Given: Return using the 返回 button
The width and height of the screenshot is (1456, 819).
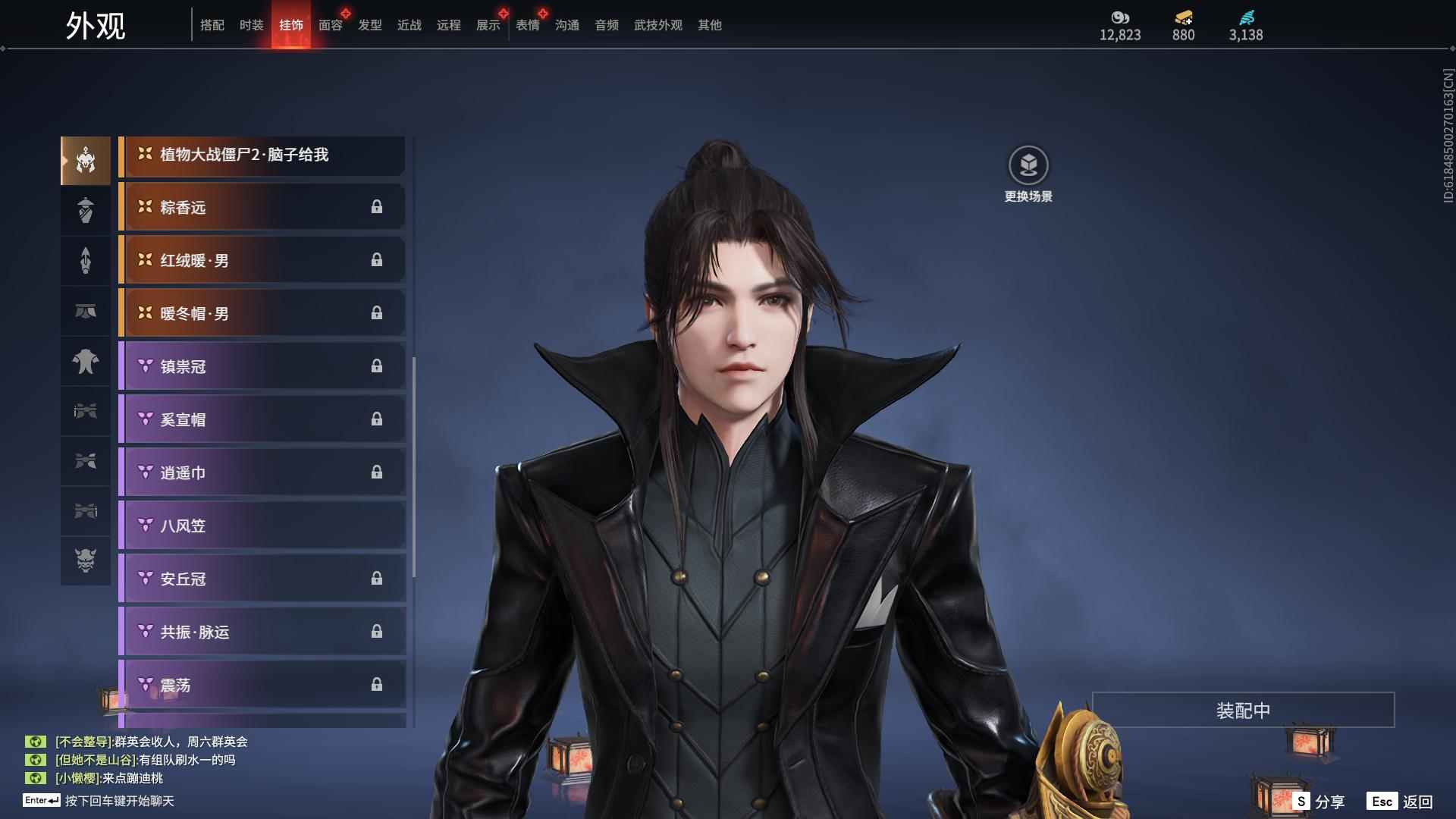Looking at the screenshot, I should pos(1401,801).
